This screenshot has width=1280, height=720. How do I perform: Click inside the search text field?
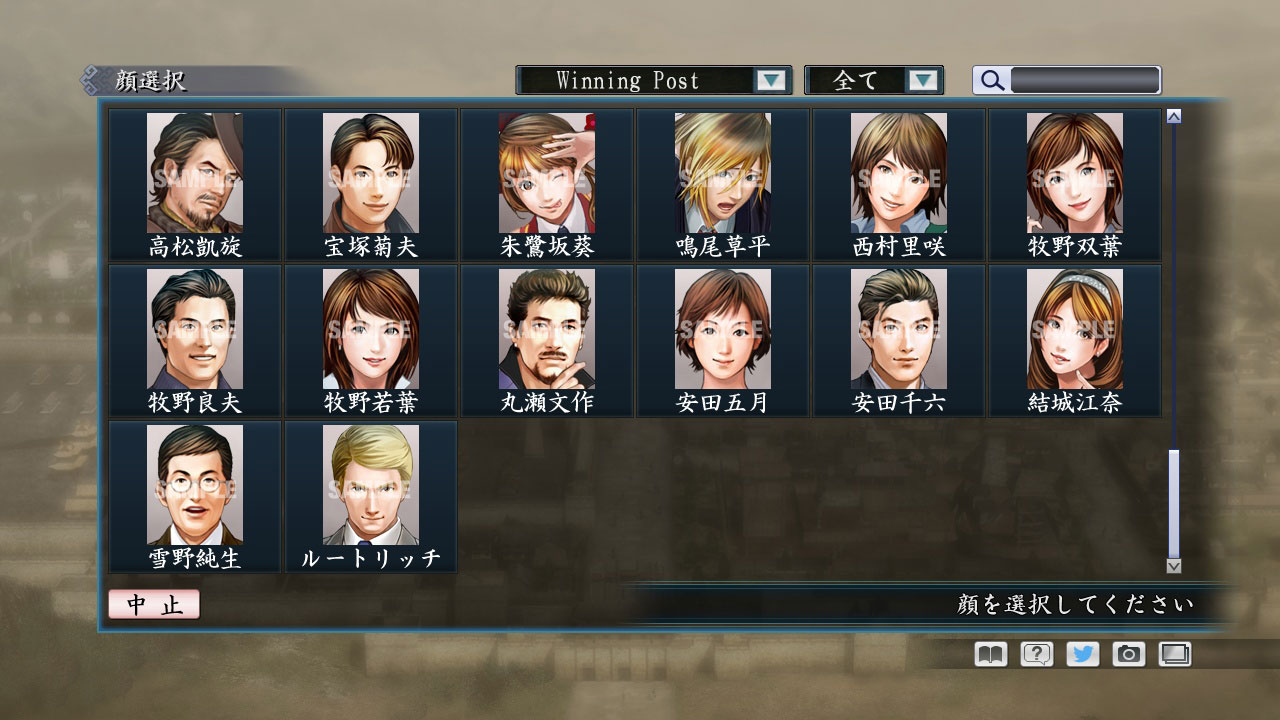(x=1082, y=80)
